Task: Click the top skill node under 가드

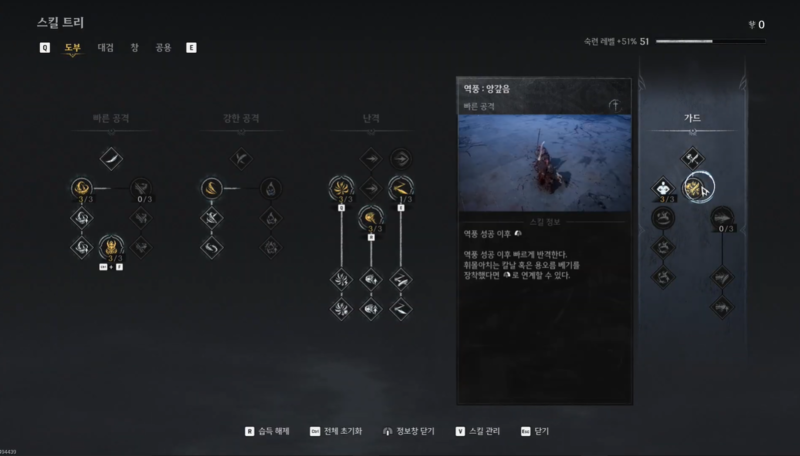Action: (692, 156)
